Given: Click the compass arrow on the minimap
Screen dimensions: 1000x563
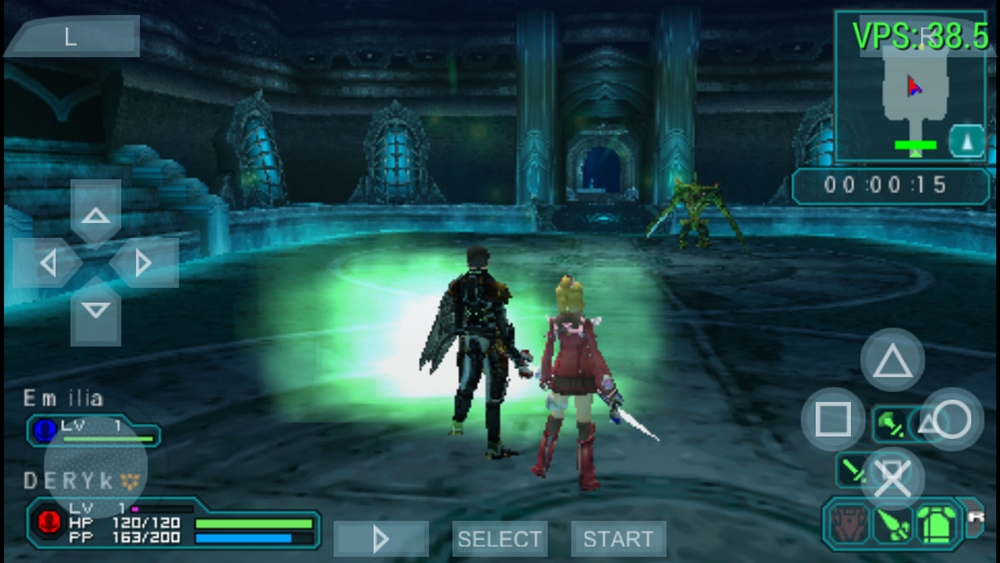Looking at the screenshot, I should tap(966, 141).
